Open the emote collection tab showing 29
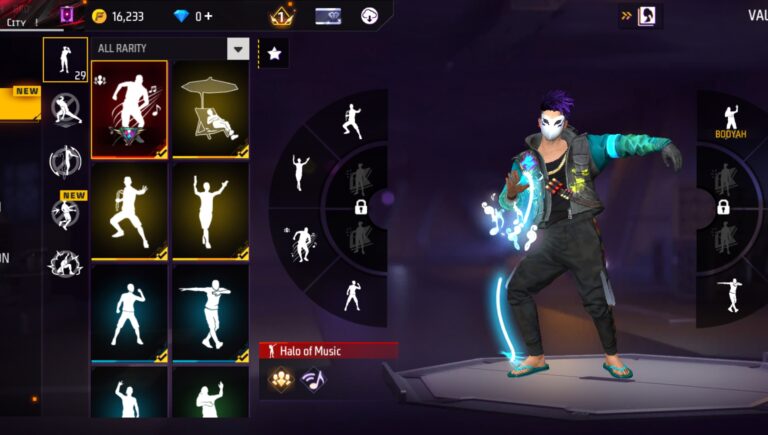Screen dimensions: 768x435 [x=65, y=60]
